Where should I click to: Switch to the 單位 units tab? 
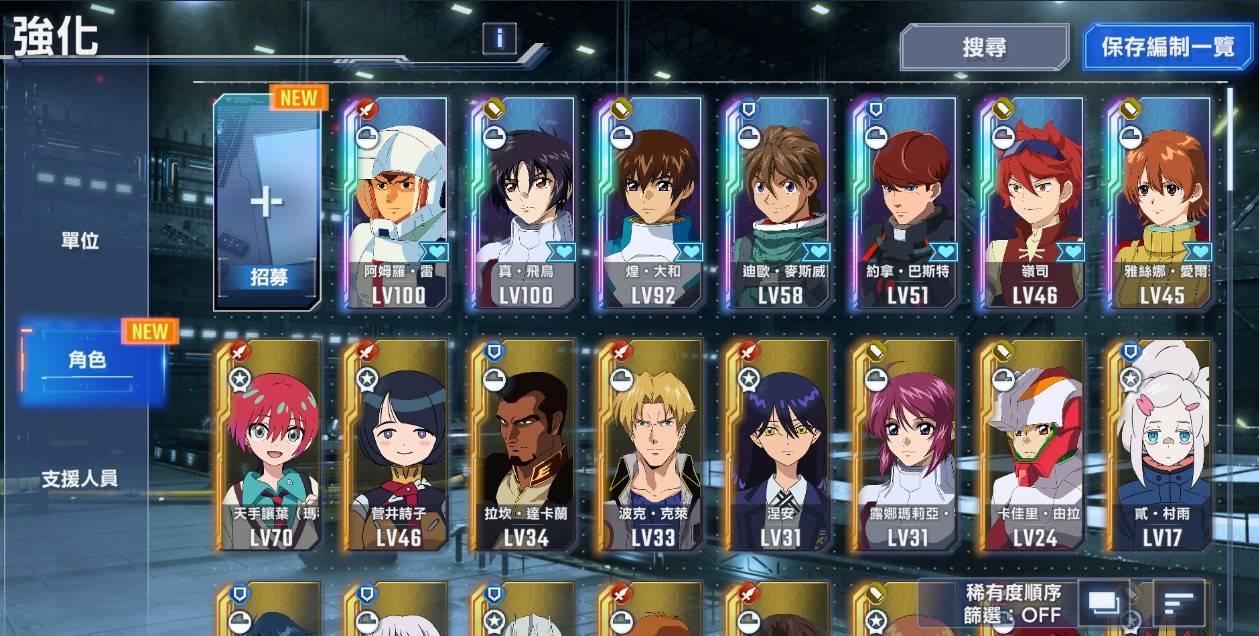coord(80,241)
